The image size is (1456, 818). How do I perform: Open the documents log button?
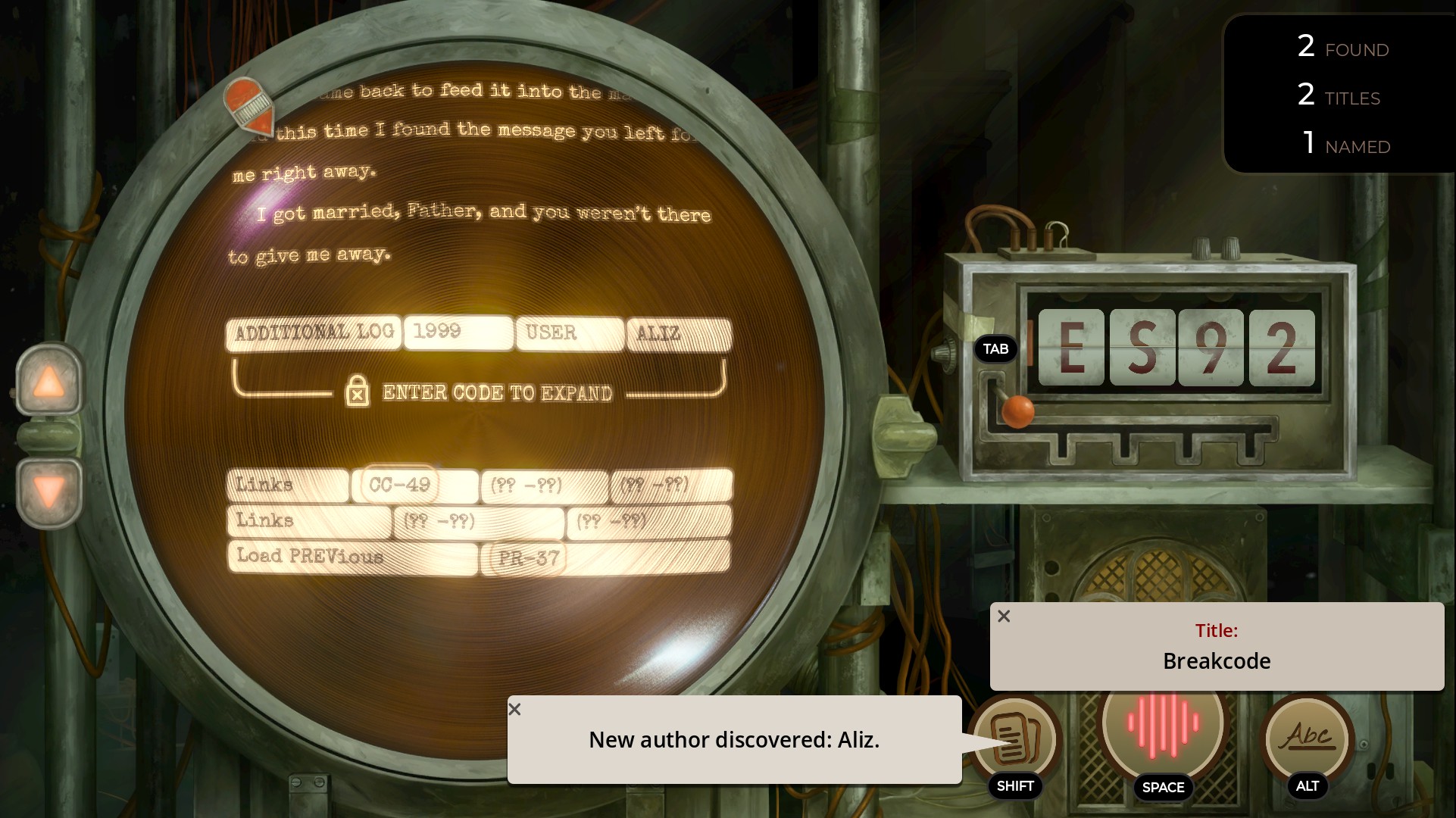(x=1014, y=736)
